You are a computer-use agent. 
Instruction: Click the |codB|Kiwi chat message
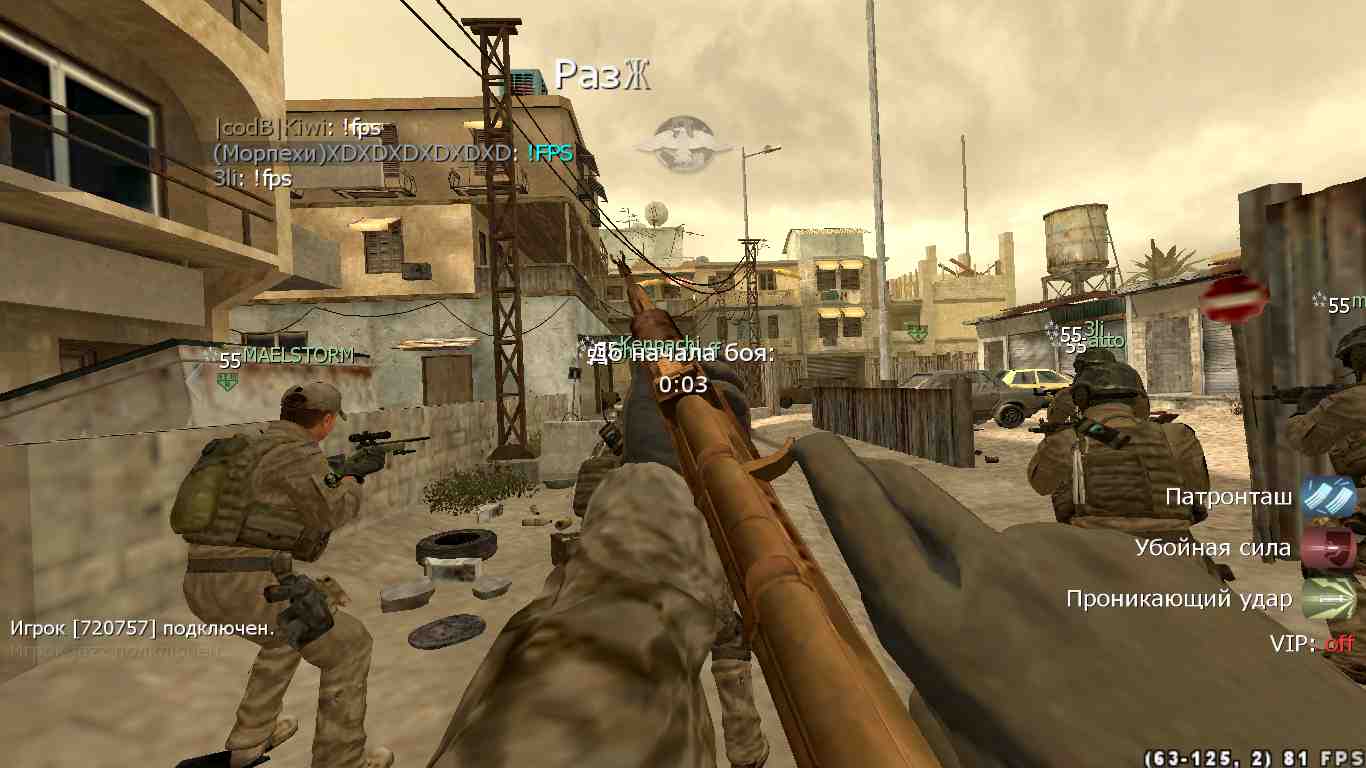click(297, 128)
